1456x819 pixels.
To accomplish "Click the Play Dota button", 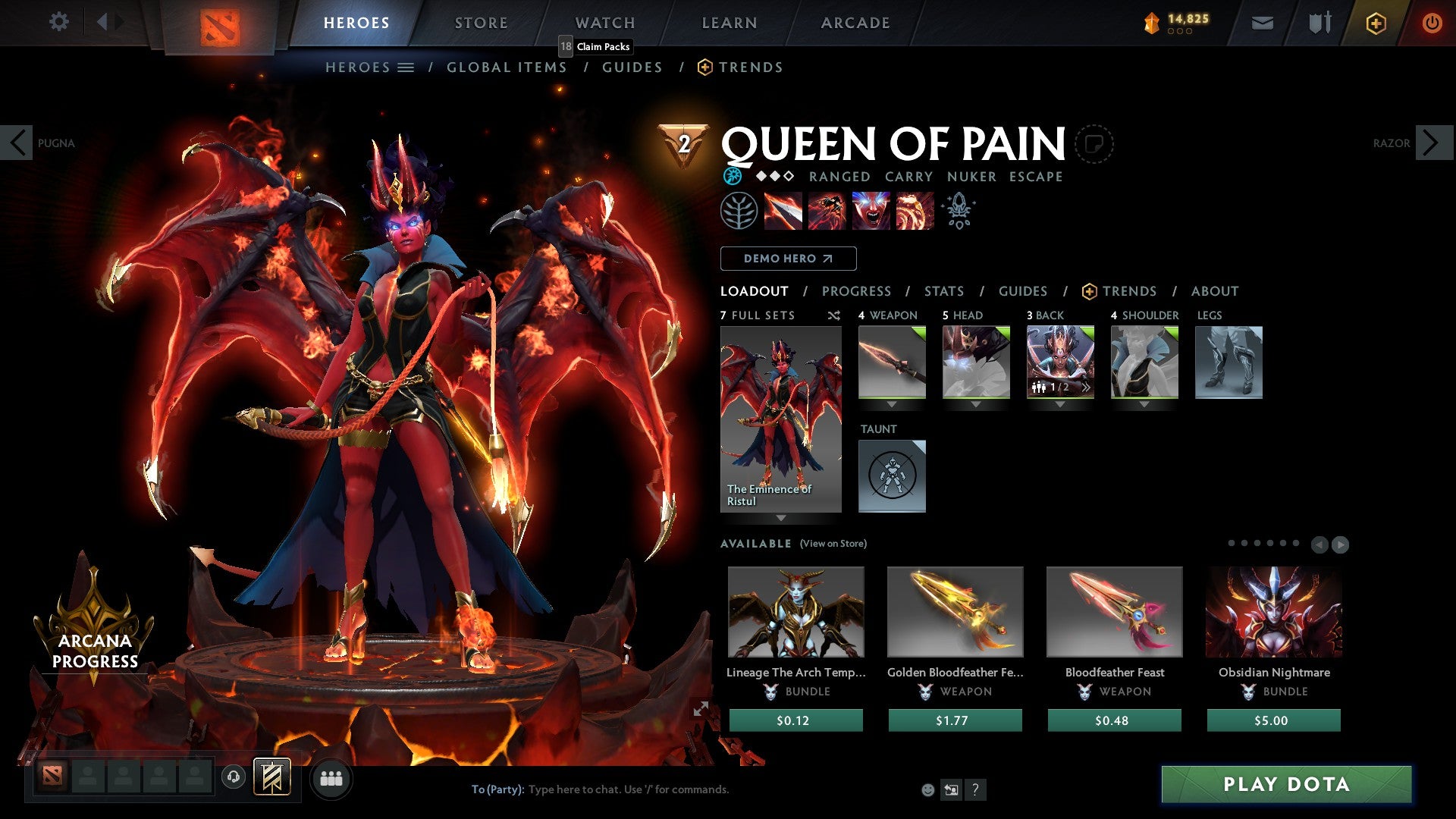I will click(x=1286, y=784).
